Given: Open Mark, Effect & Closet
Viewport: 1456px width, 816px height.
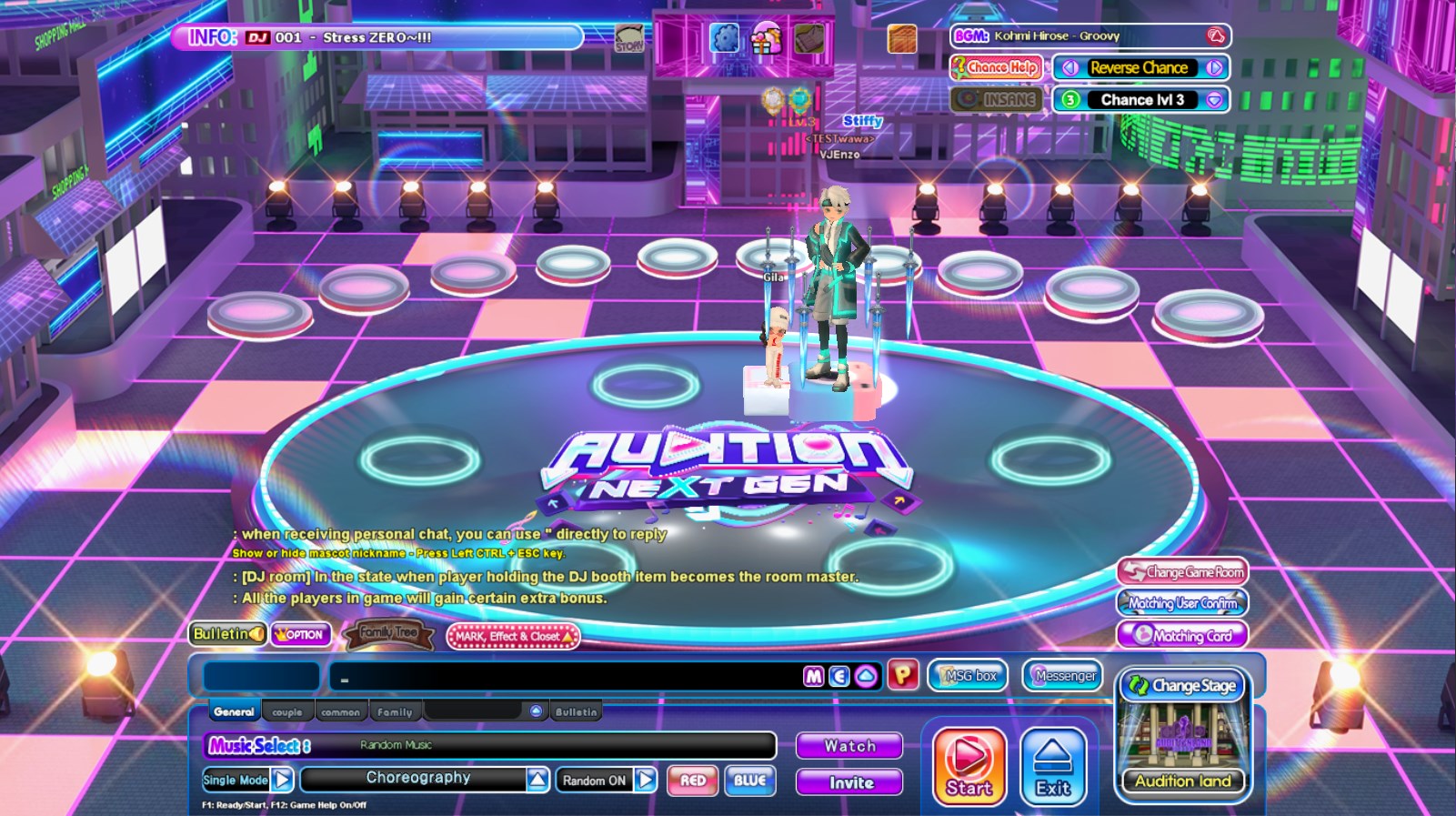Looking at the screenshot, I should [x=513, y=636].
